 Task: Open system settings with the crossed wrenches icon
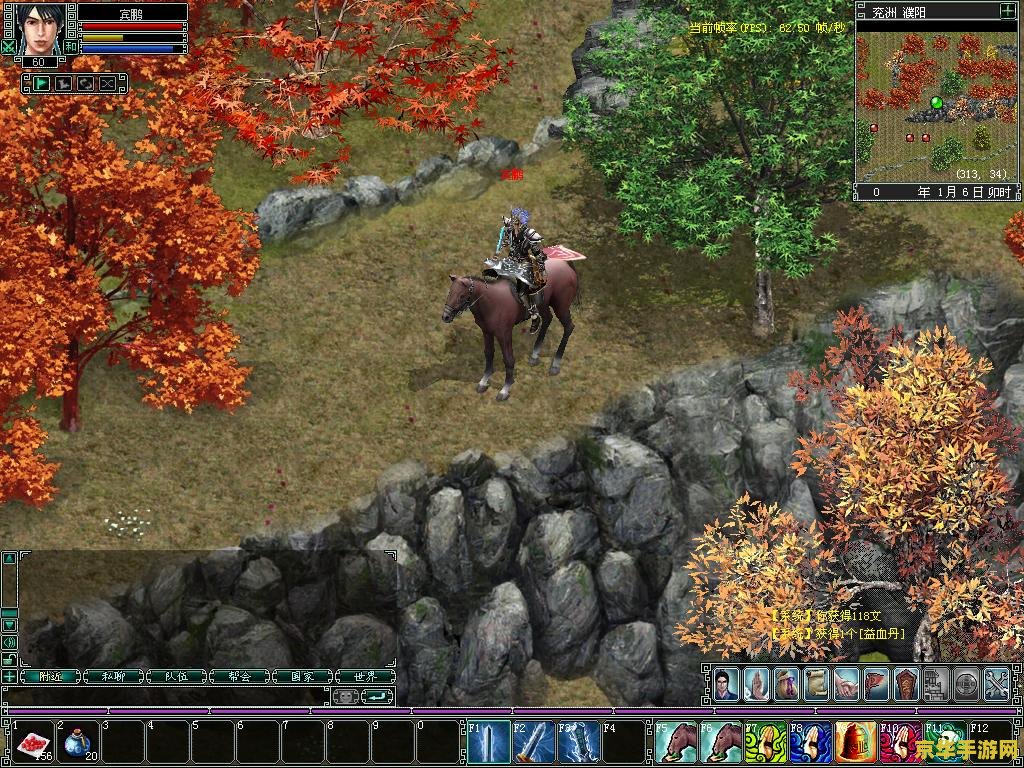pos(996,683)
